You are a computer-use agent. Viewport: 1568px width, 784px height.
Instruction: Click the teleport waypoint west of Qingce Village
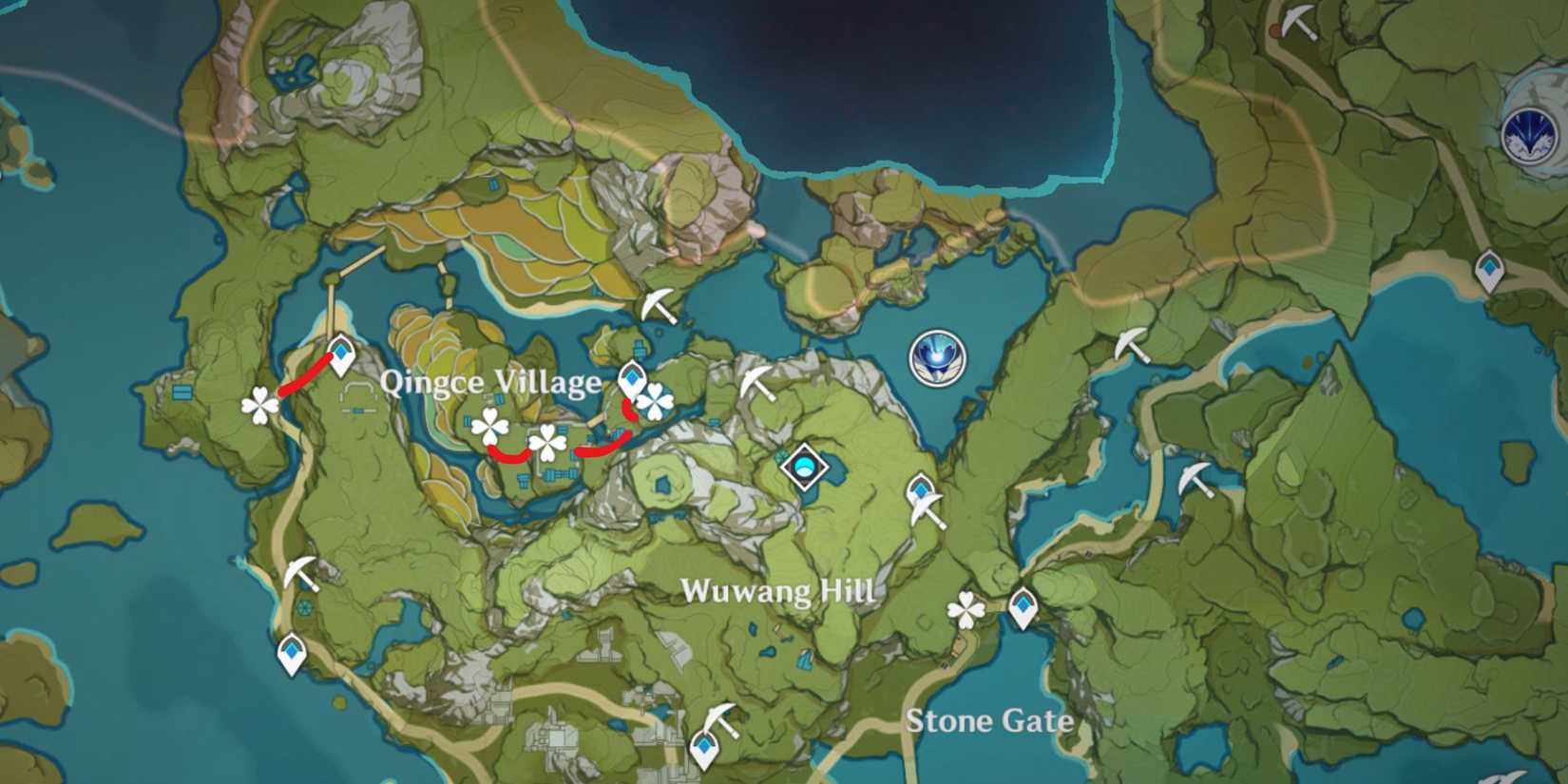tap(340, 353)
